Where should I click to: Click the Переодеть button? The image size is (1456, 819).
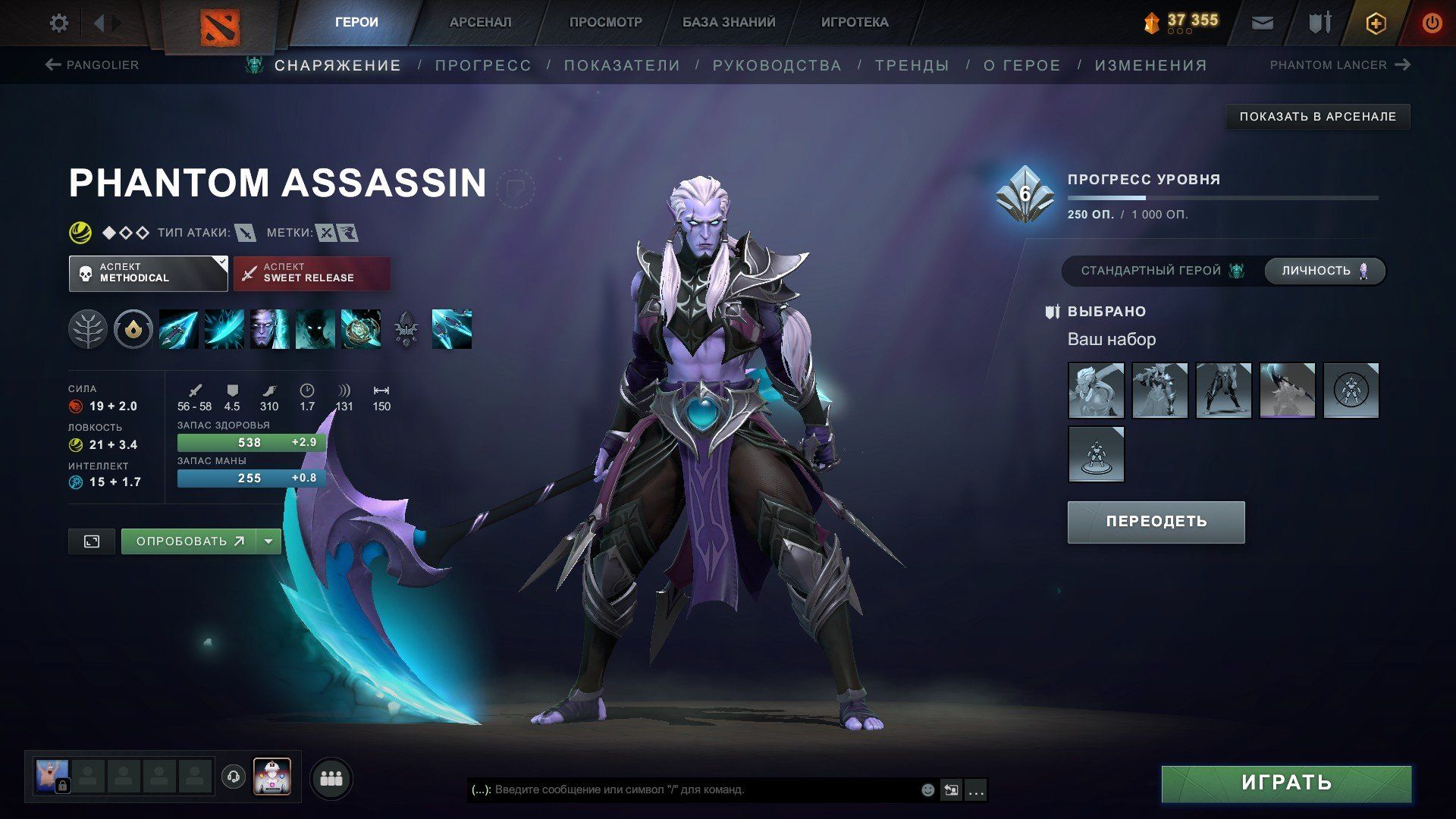coord(1156,522)
